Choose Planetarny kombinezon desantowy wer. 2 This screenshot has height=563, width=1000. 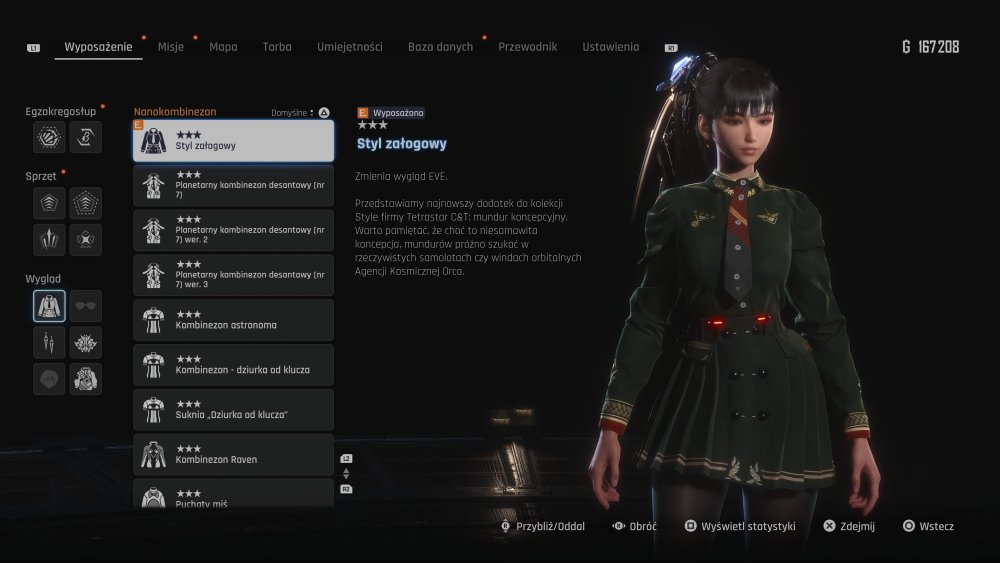pyautogui.click(x=233, y=231)
